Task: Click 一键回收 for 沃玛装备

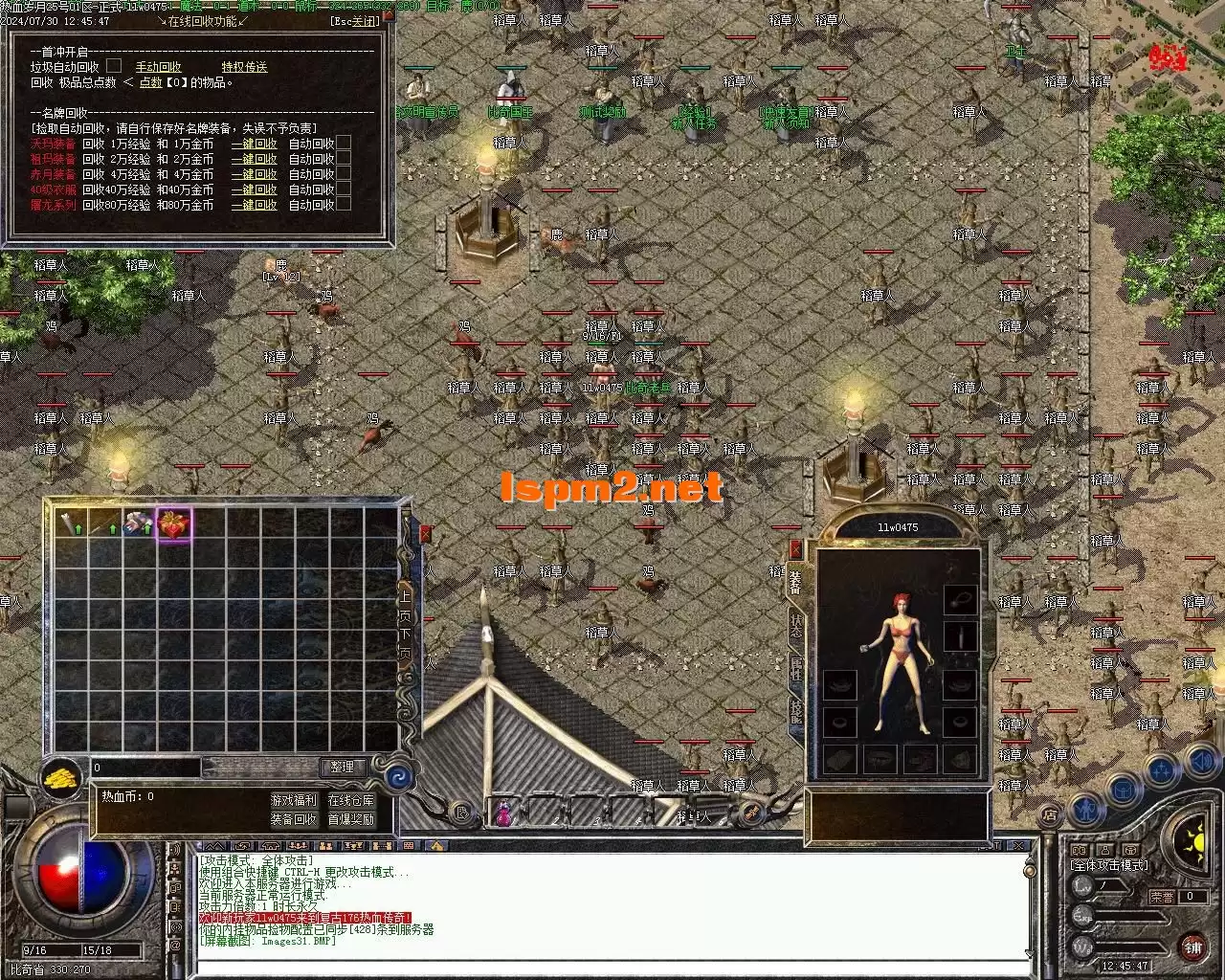Action: tap(254, 144)
